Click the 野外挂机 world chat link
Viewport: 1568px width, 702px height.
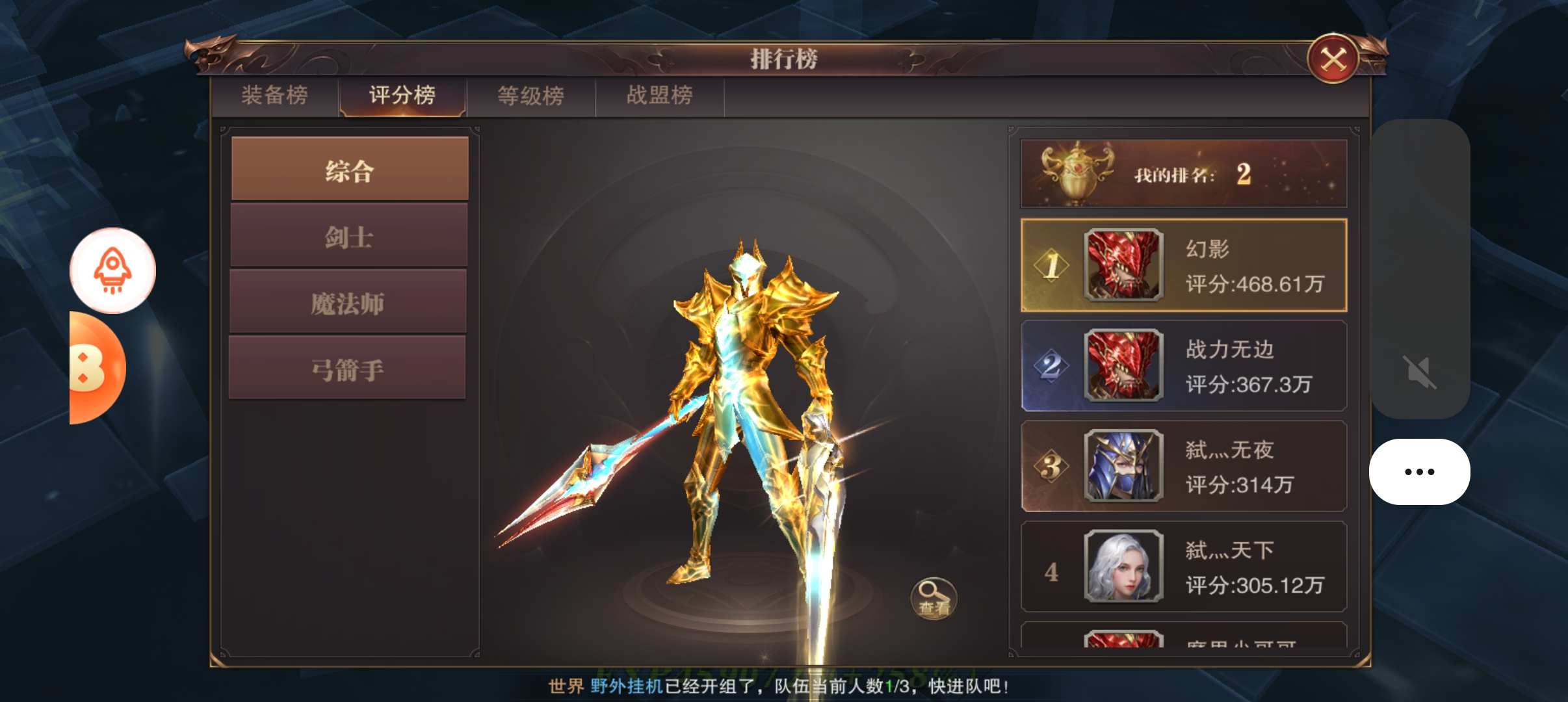coord(626,686)
